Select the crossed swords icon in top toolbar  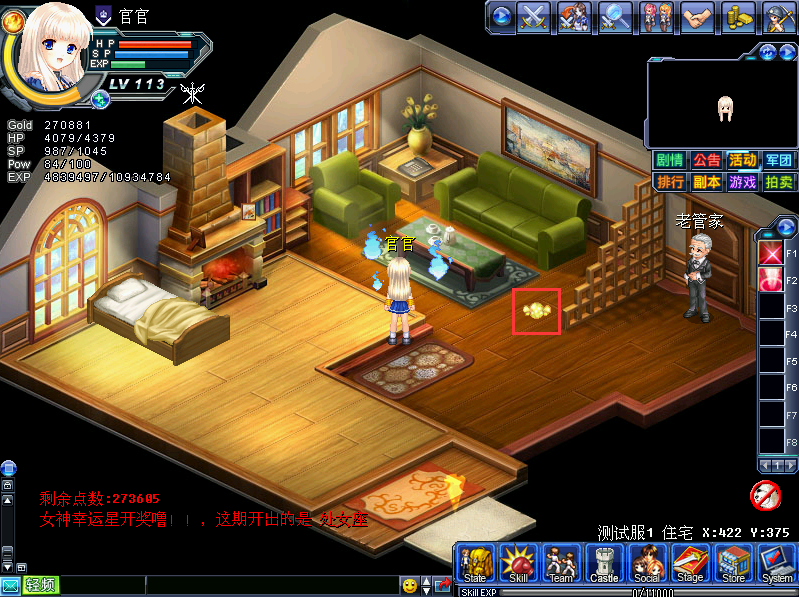click(535, 16)
